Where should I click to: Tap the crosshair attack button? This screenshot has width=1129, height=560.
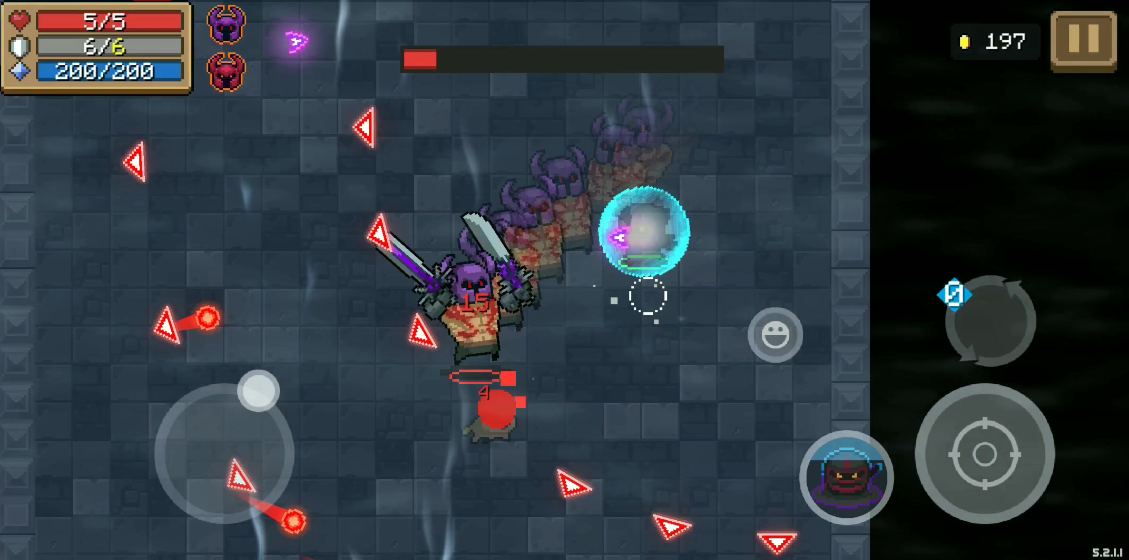984,454
